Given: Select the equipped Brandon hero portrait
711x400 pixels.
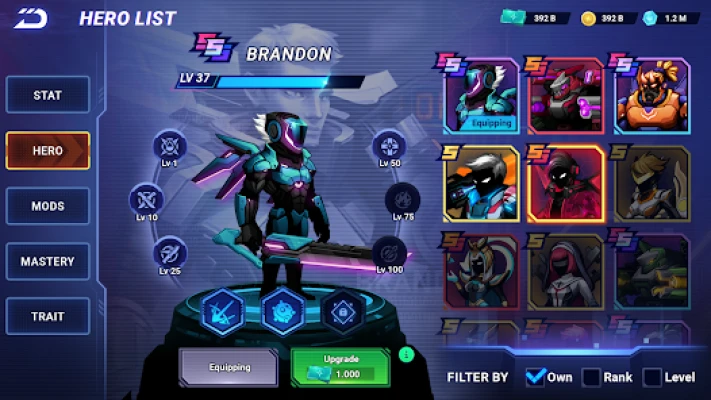Looking at the screenshot, I should click(x=481, y=96).
